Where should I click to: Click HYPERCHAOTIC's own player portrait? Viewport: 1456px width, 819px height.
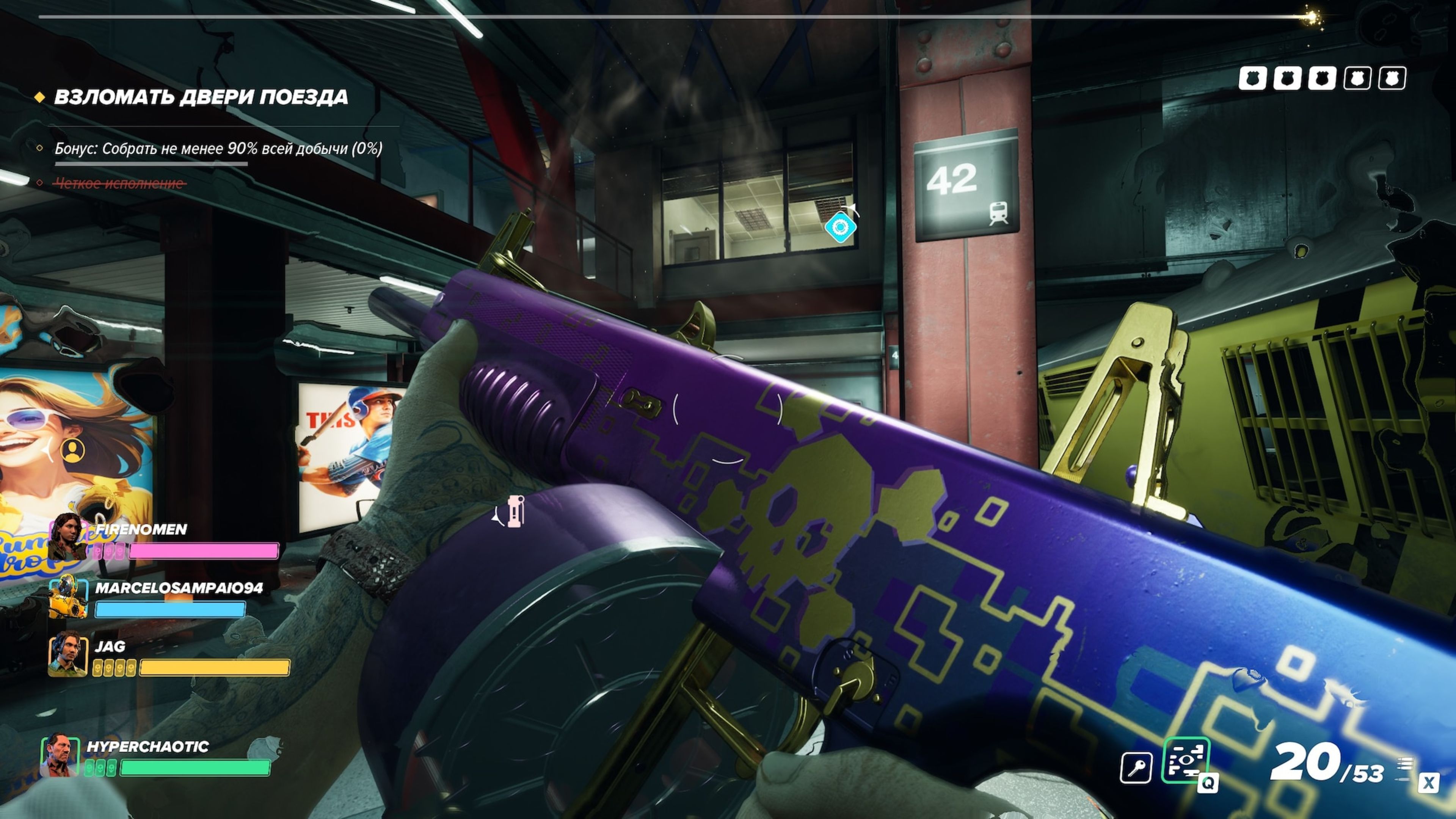60,755
